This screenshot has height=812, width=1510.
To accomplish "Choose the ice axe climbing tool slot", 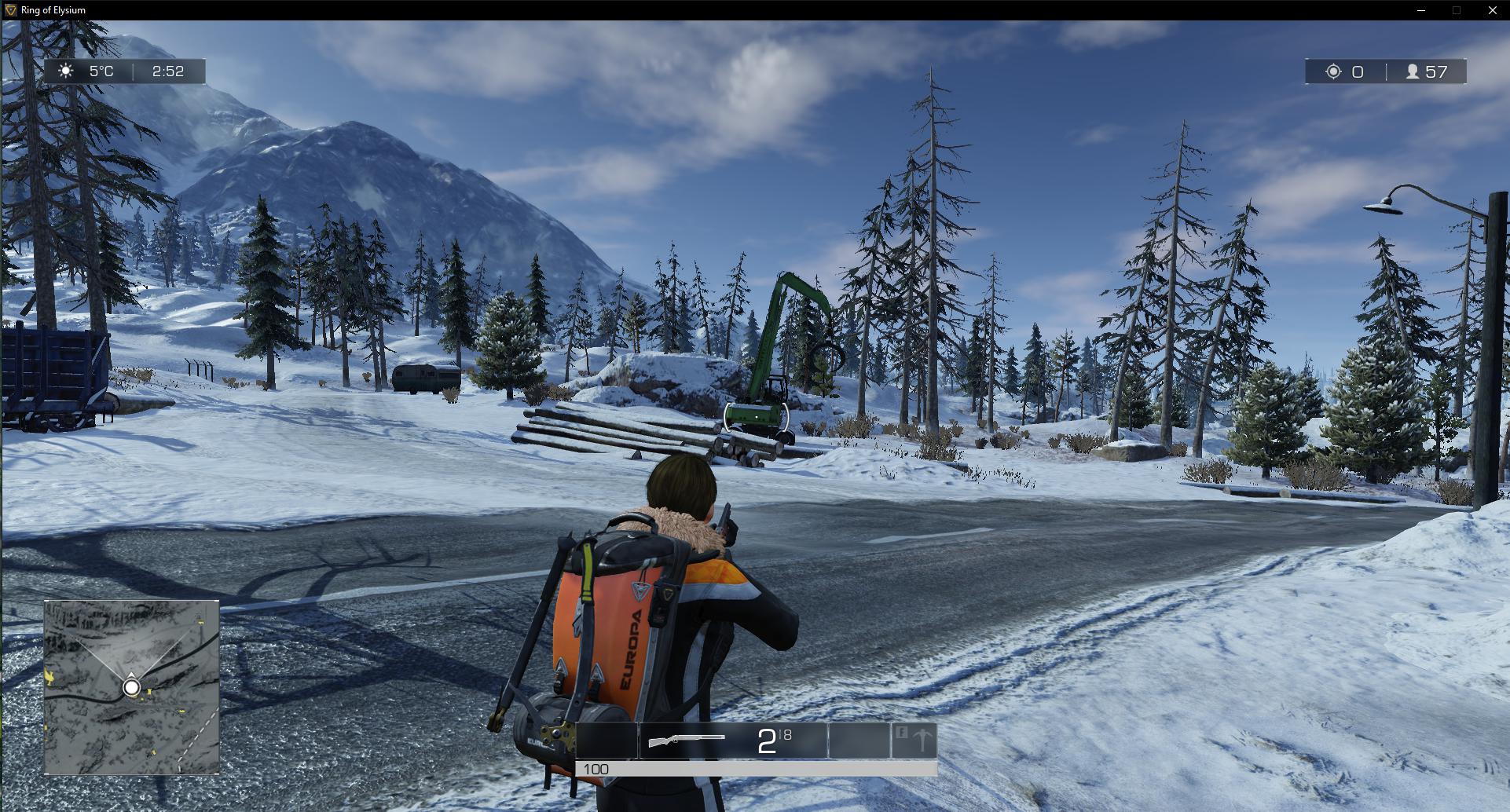I will [914, 741].
